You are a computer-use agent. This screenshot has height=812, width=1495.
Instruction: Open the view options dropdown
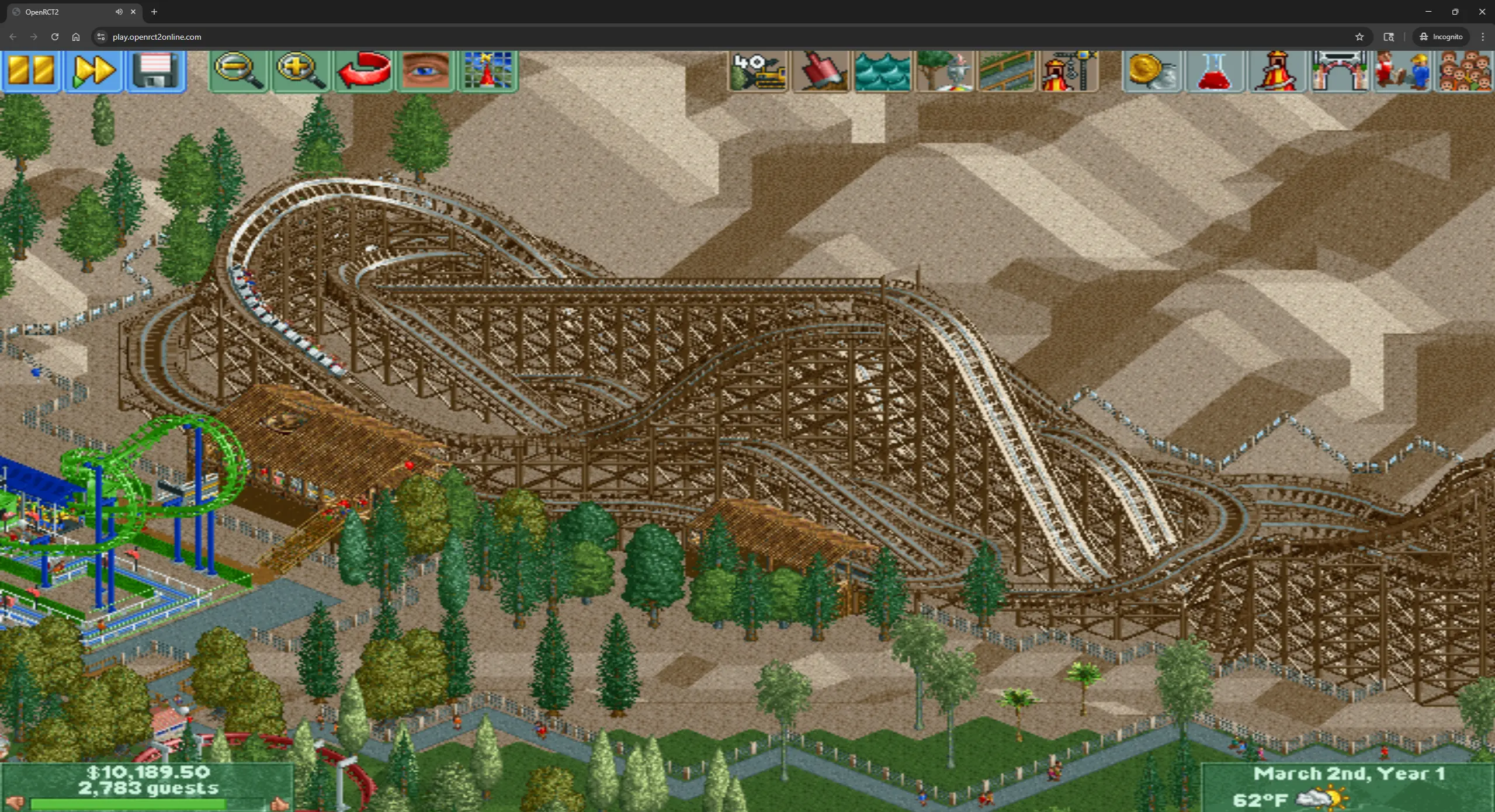point(424,71)
